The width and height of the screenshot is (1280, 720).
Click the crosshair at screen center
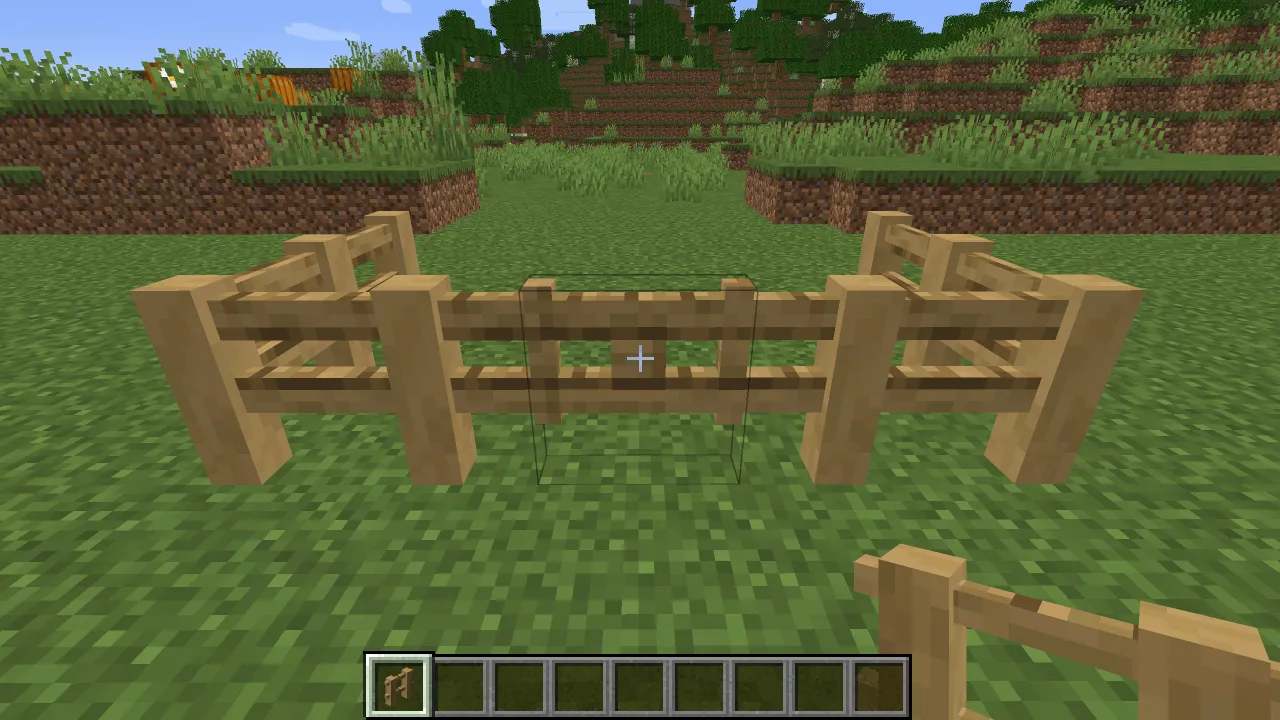coord(640,358)
